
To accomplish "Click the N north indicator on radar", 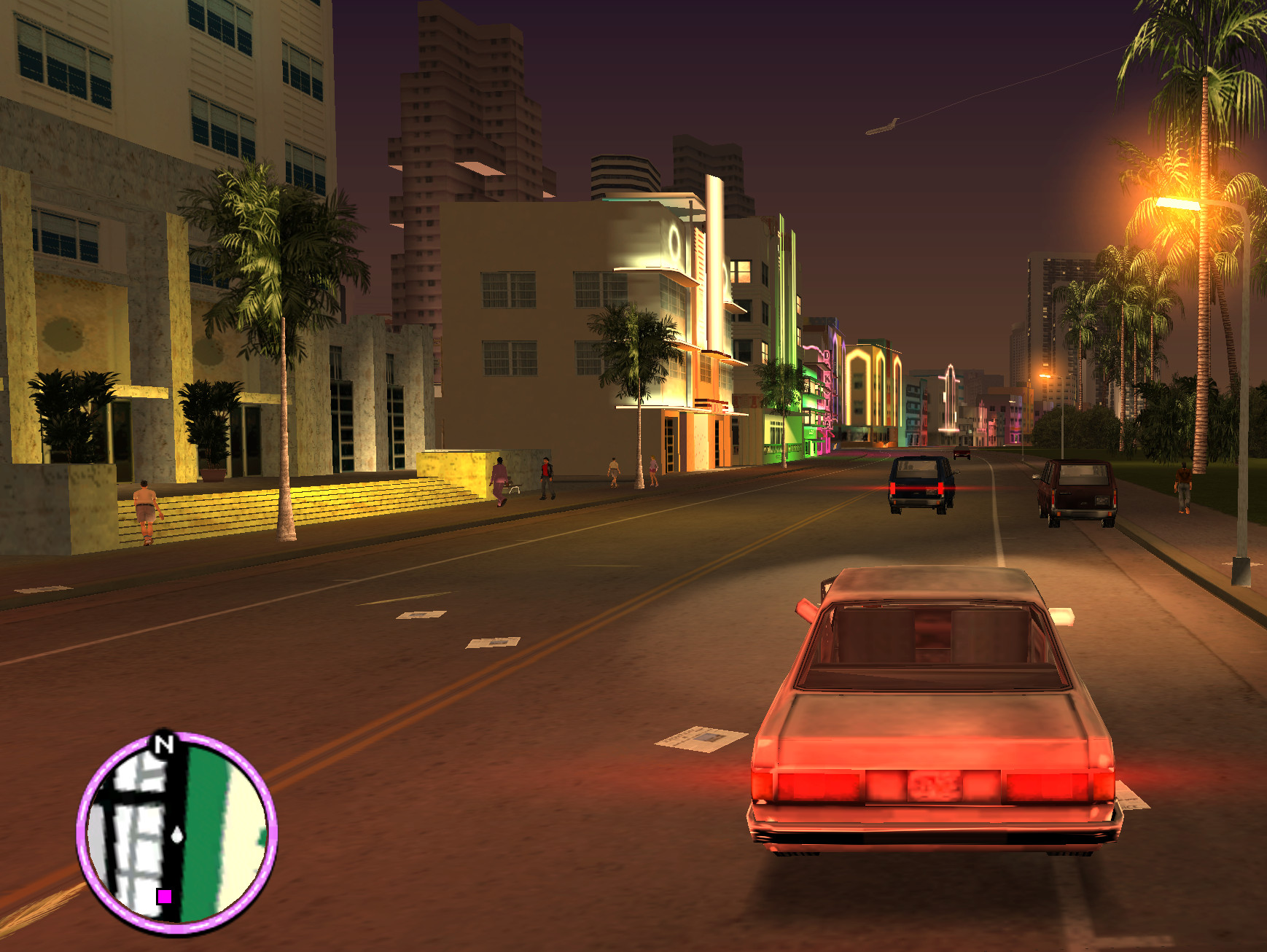I will (164, 744).
